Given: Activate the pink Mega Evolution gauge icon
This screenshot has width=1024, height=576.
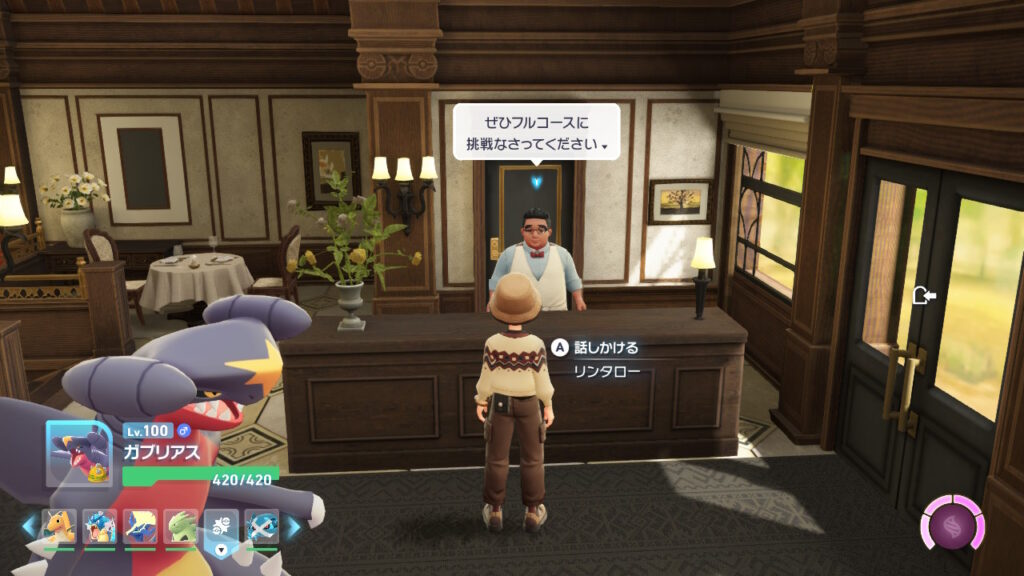Looking at the screenshot, I should coord(951,524).
